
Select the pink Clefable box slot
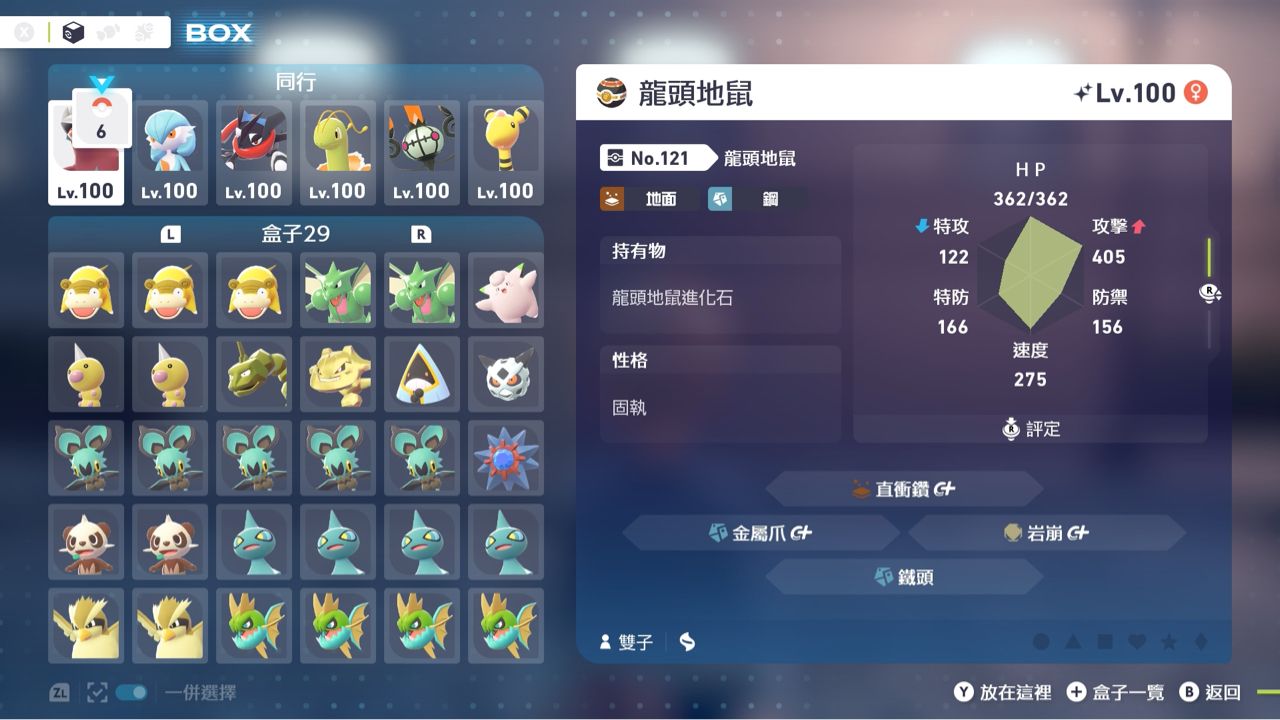pos(506,290)
